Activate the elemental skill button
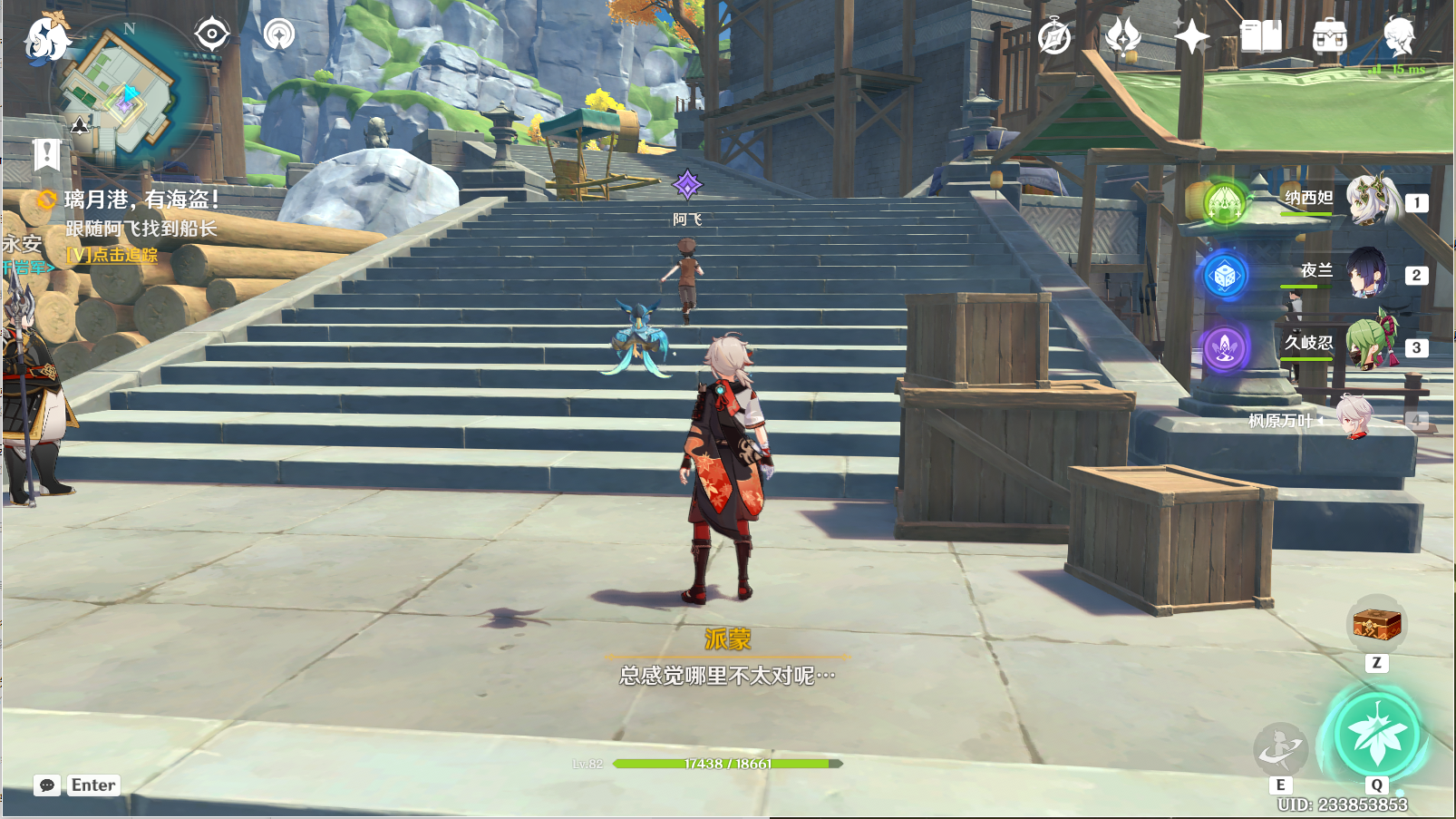The image size is (1456, 819). (1280, 748)
